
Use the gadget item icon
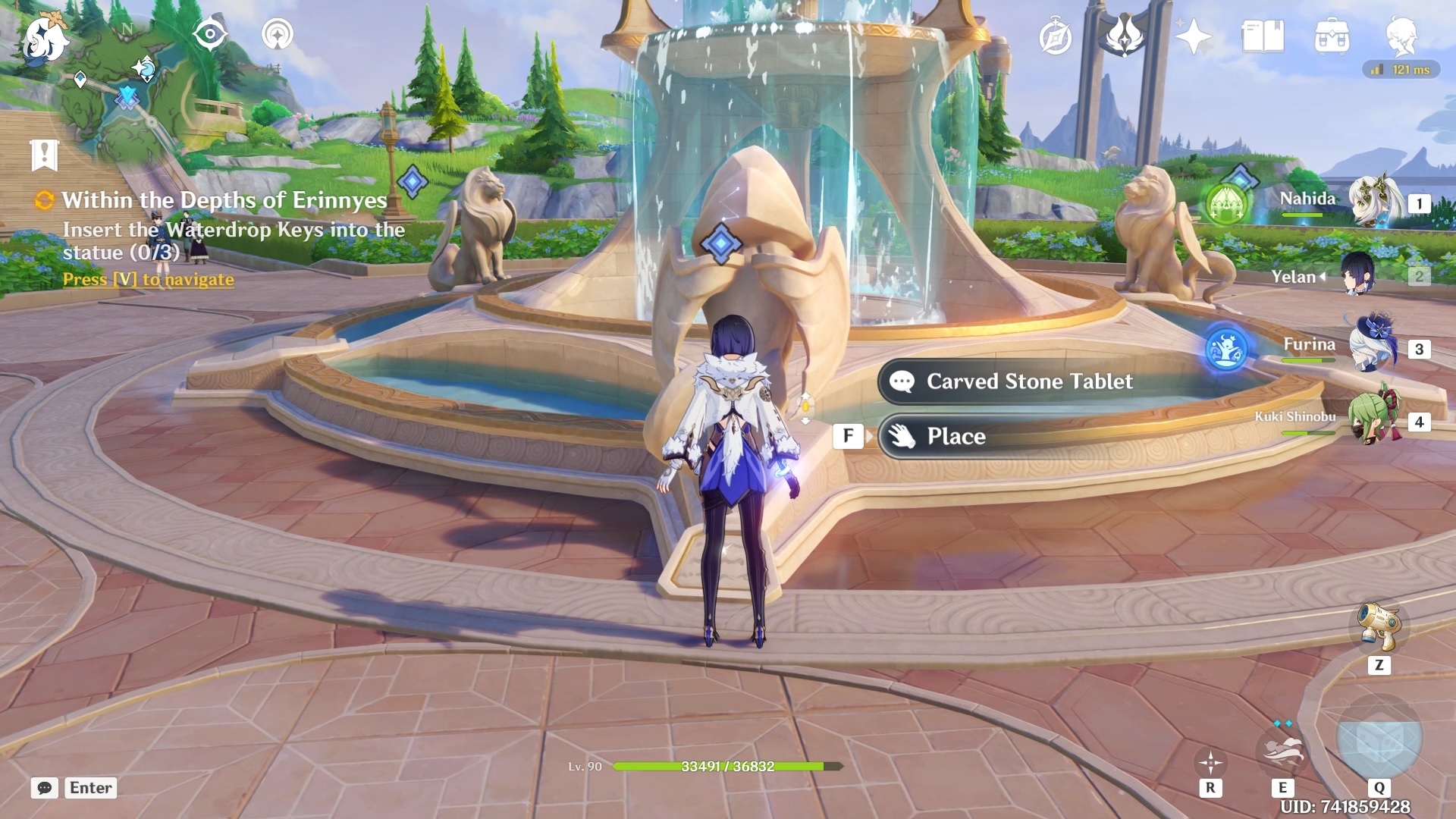[x=1379, y=626]
